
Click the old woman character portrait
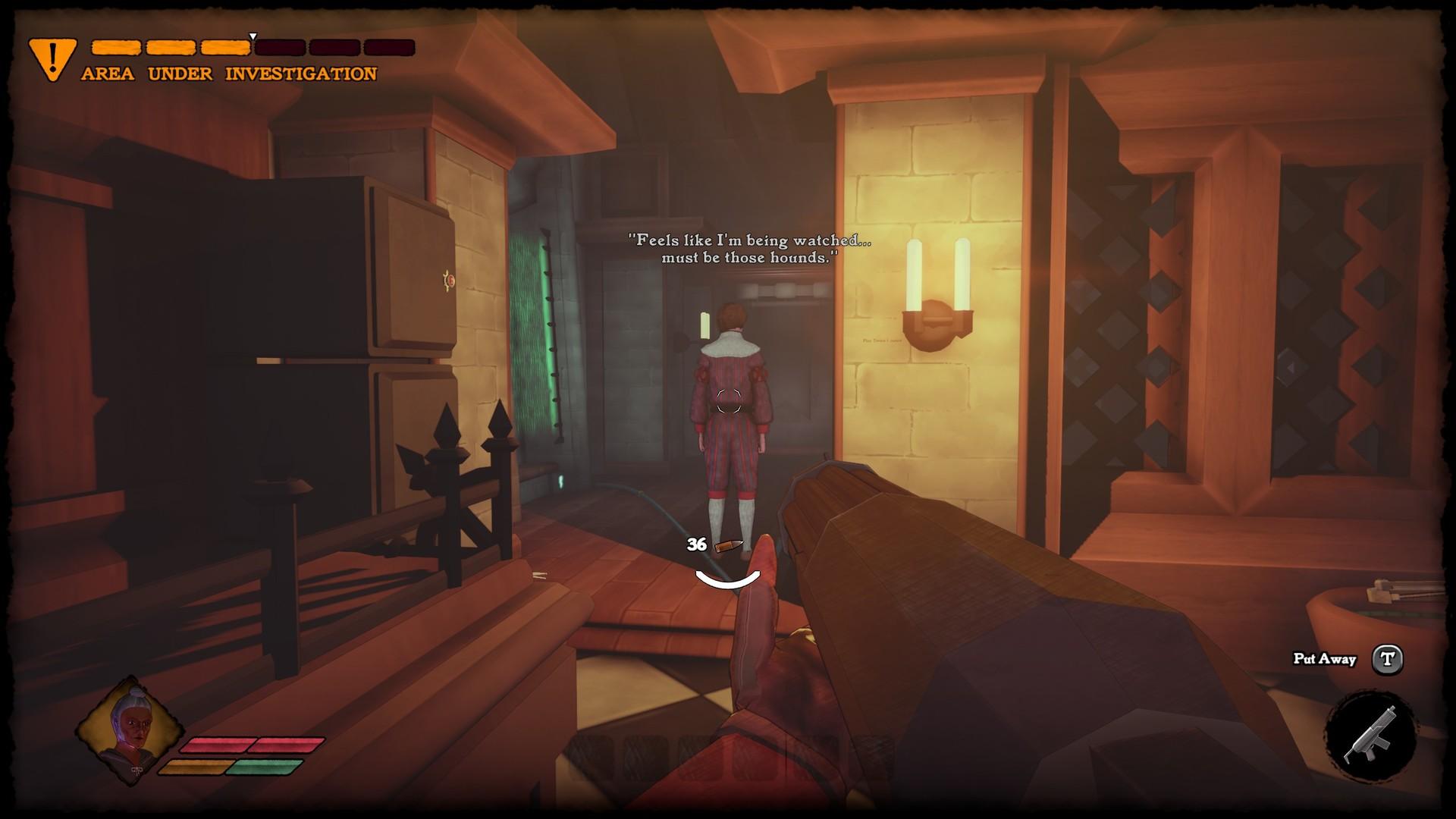[x=130, y=729]
